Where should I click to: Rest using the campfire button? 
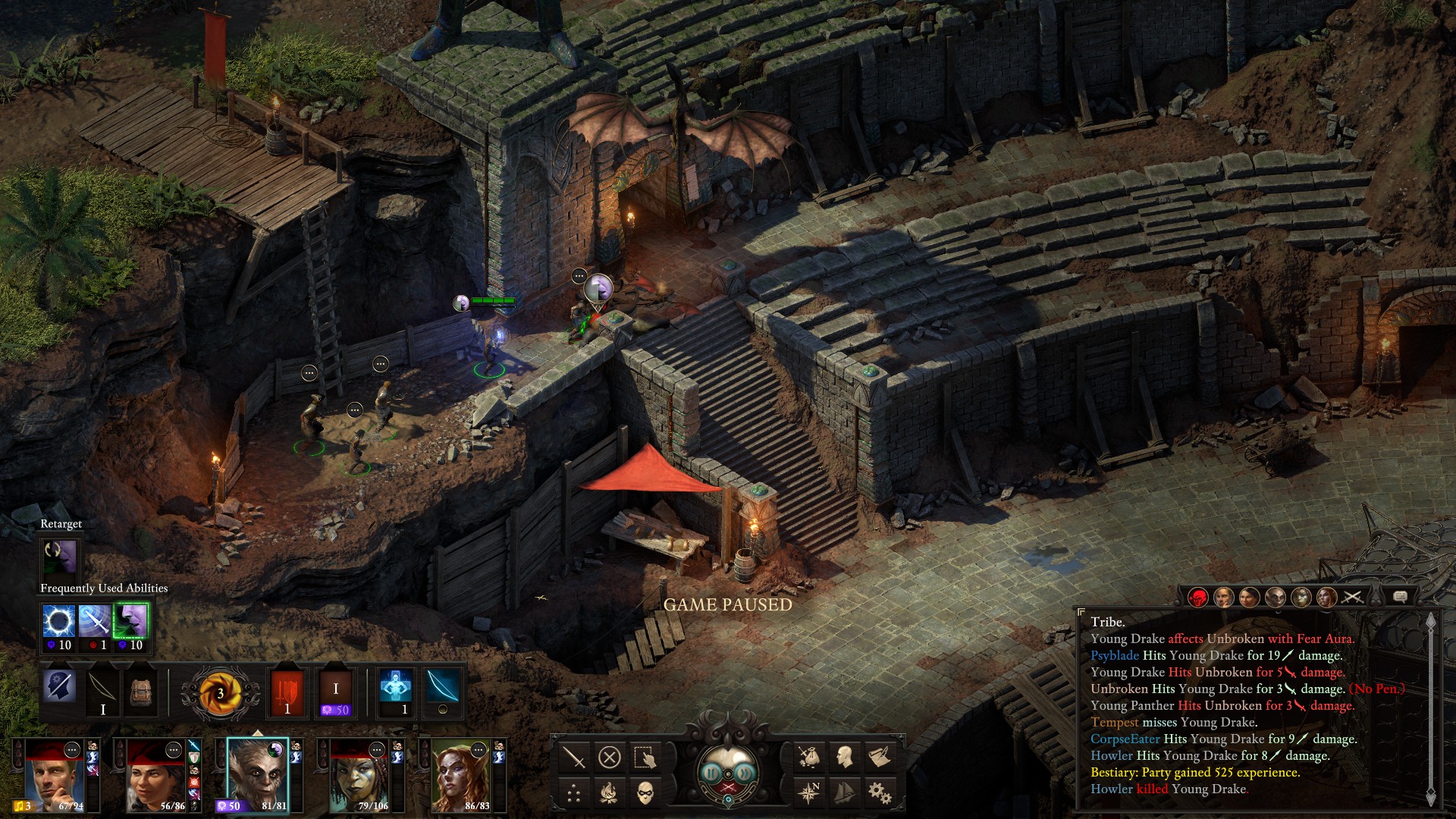tap(610, 792)
